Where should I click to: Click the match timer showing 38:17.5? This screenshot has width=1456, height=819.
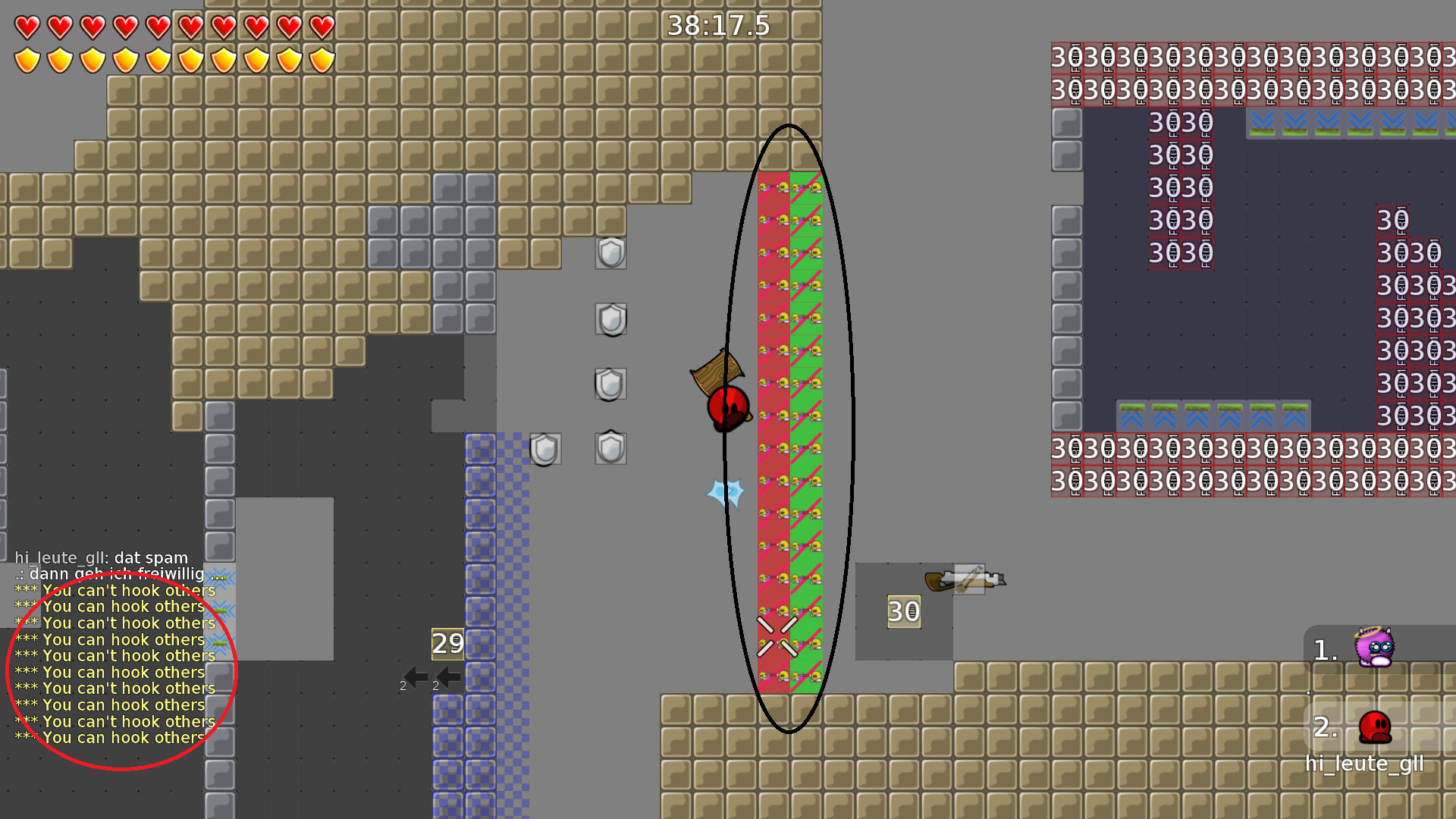pyautogui.click(x=717, y=25)
